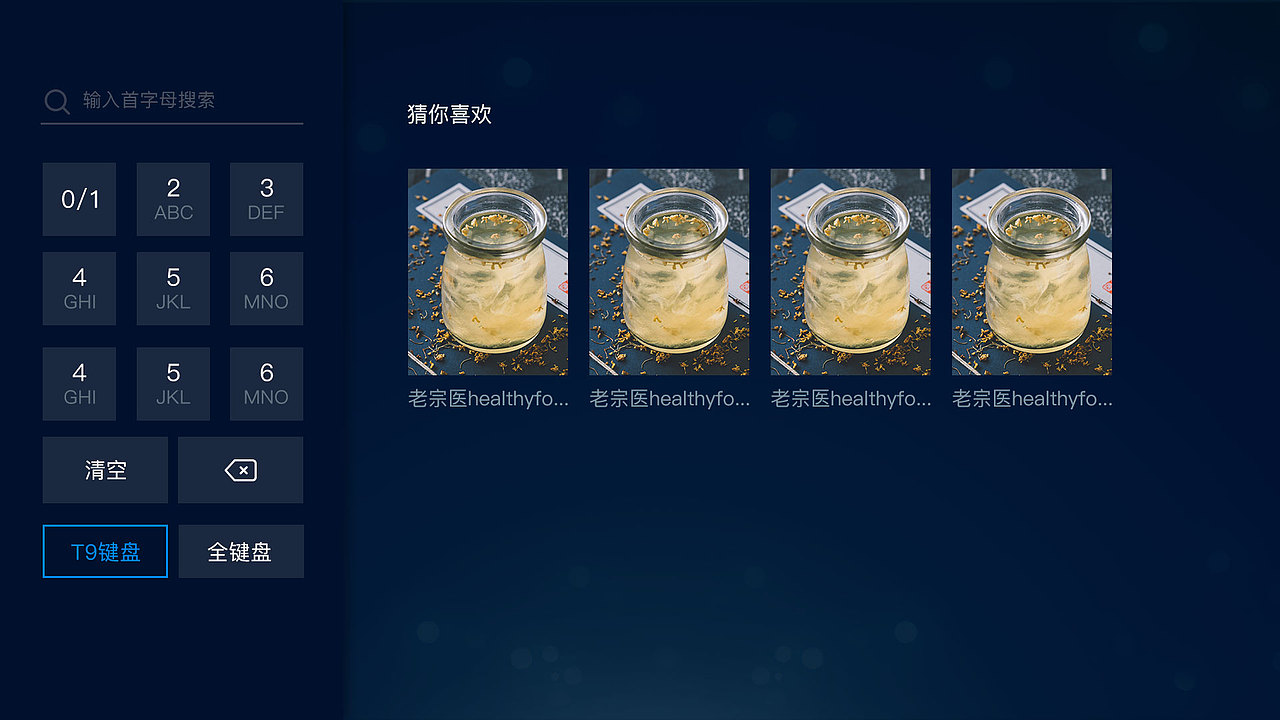Click the 输入首字母搜索 search field
Viewport: 1280px width, 720px height.
click(150, 101)
